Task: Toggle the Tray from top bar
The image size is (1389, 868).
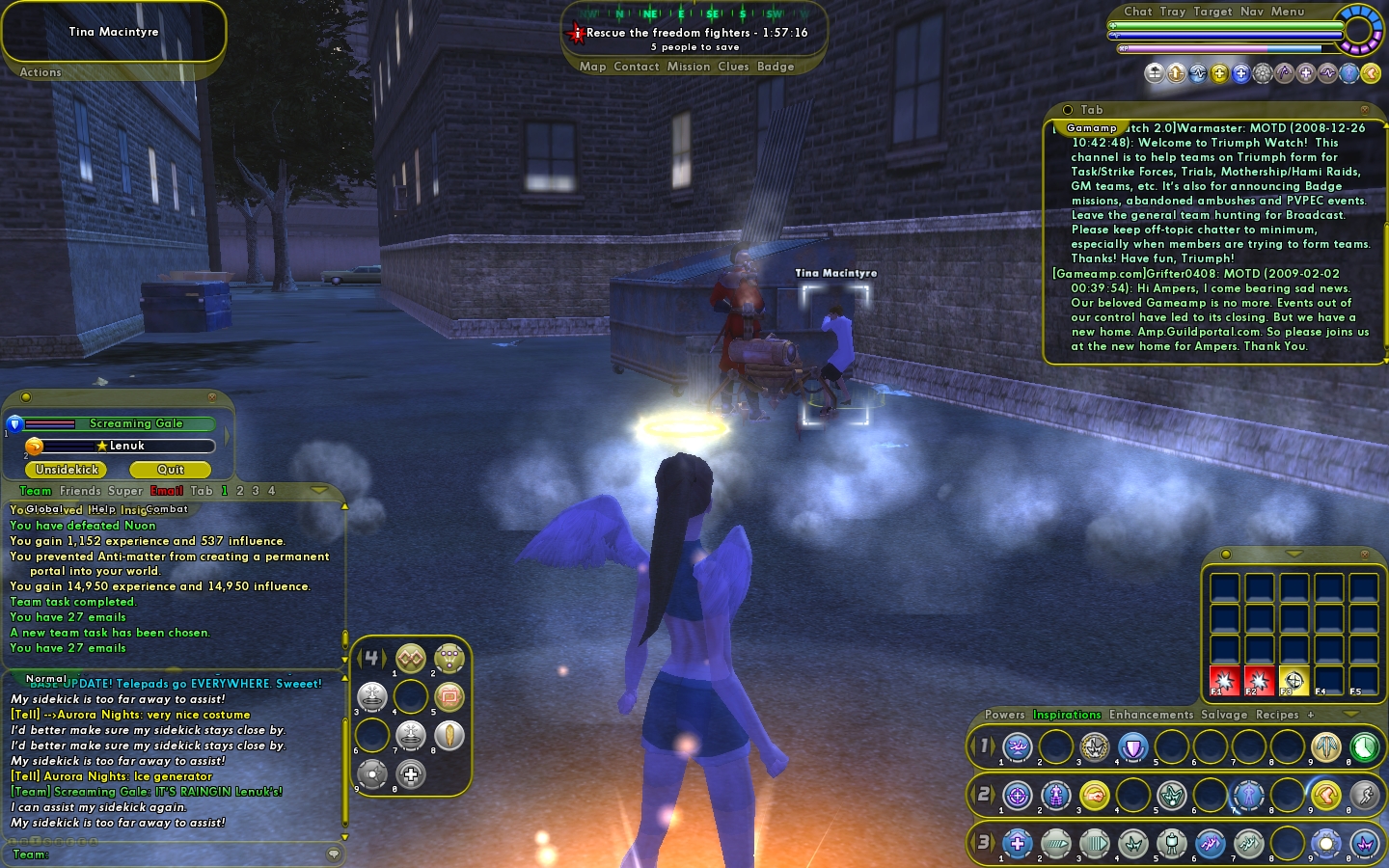Action: (x=1173, y=12)
